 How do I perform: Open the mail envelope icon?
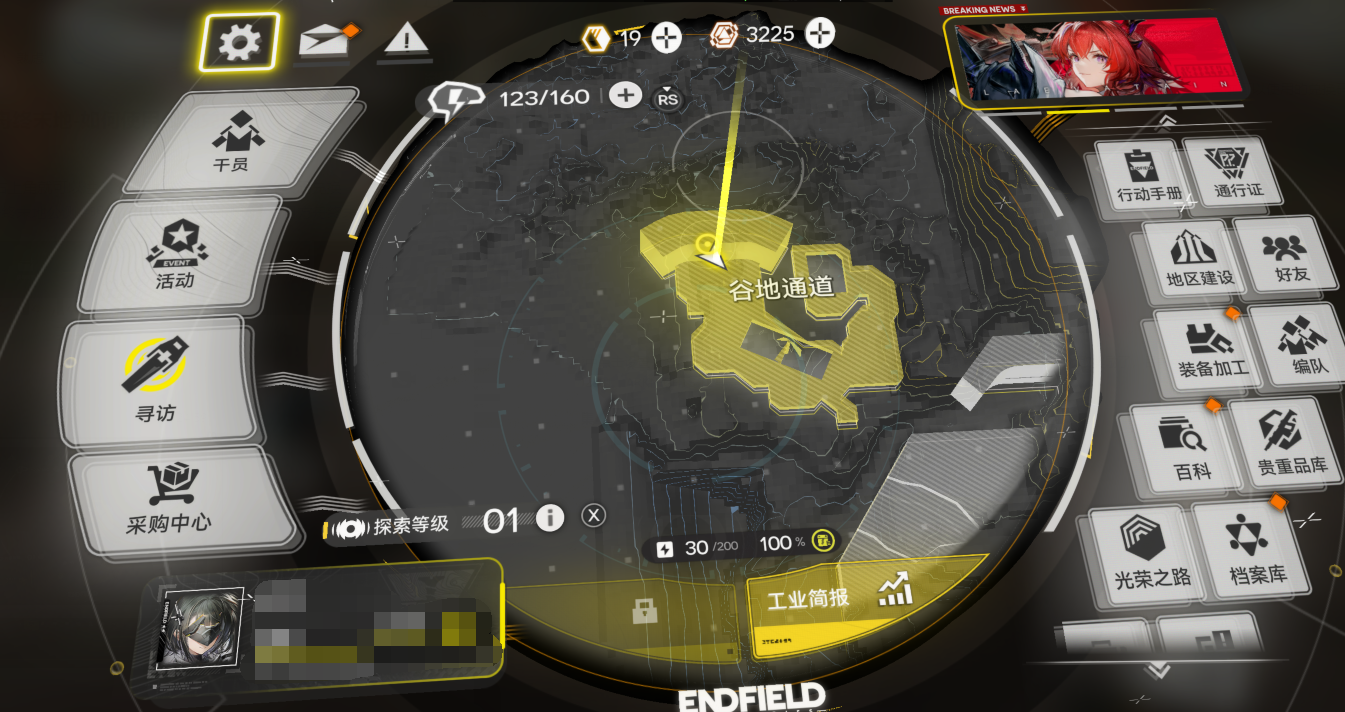point(323,40)
